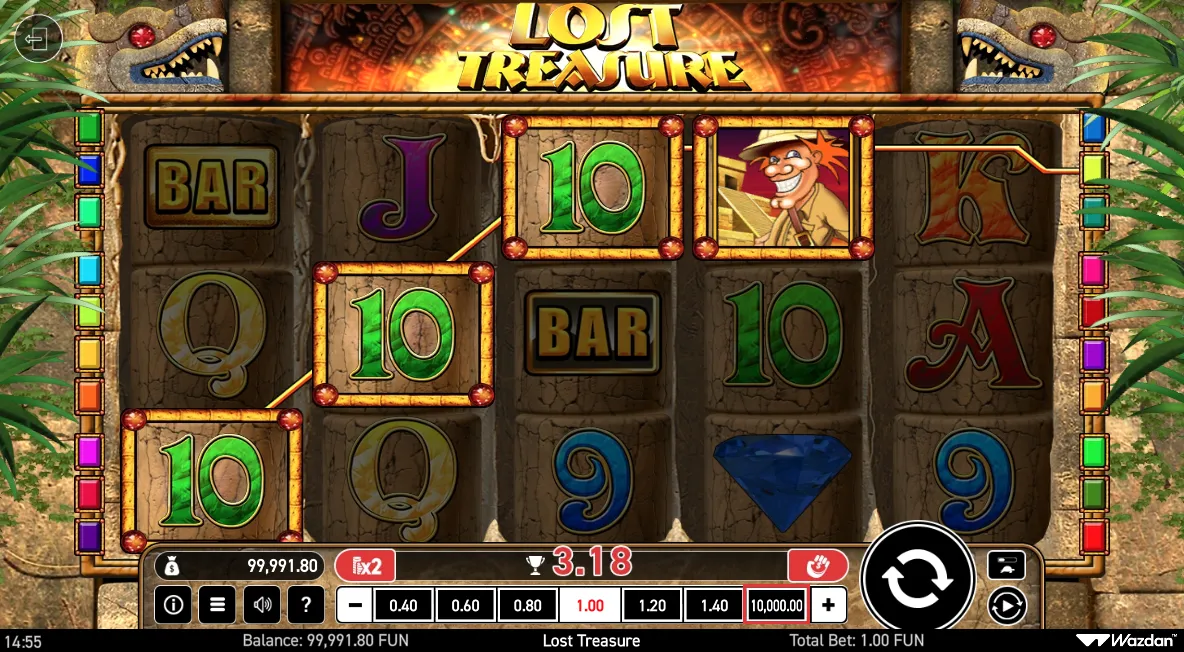Start autoplay with the small play icon

click(1005, 606)
